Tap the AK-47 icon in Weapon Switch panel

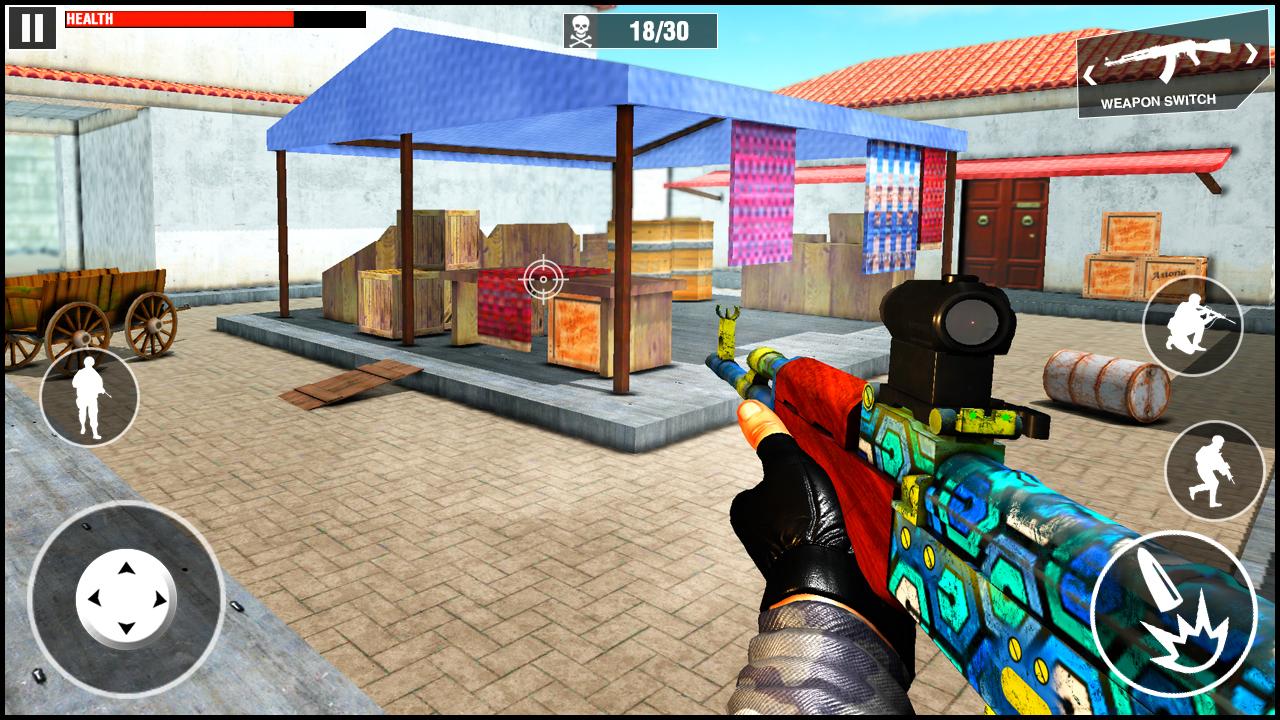point(1172,60)
